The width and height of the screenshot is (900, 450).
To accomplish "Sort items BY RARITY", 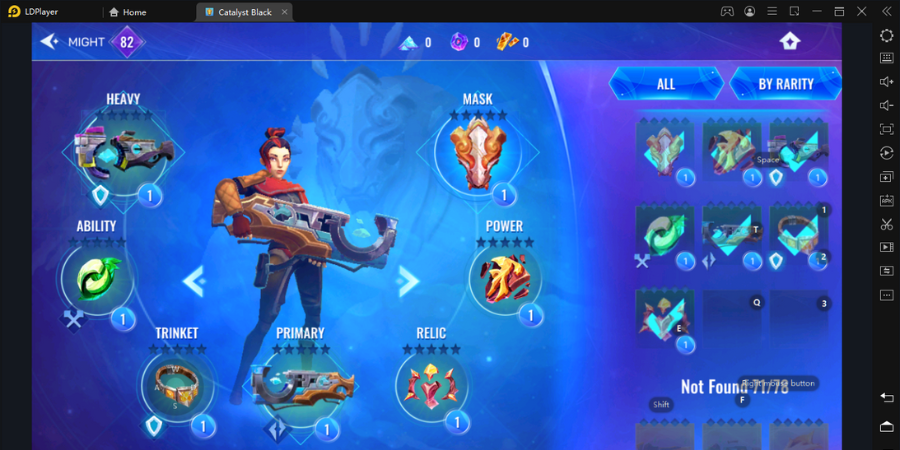I will (x=785, y=84).
